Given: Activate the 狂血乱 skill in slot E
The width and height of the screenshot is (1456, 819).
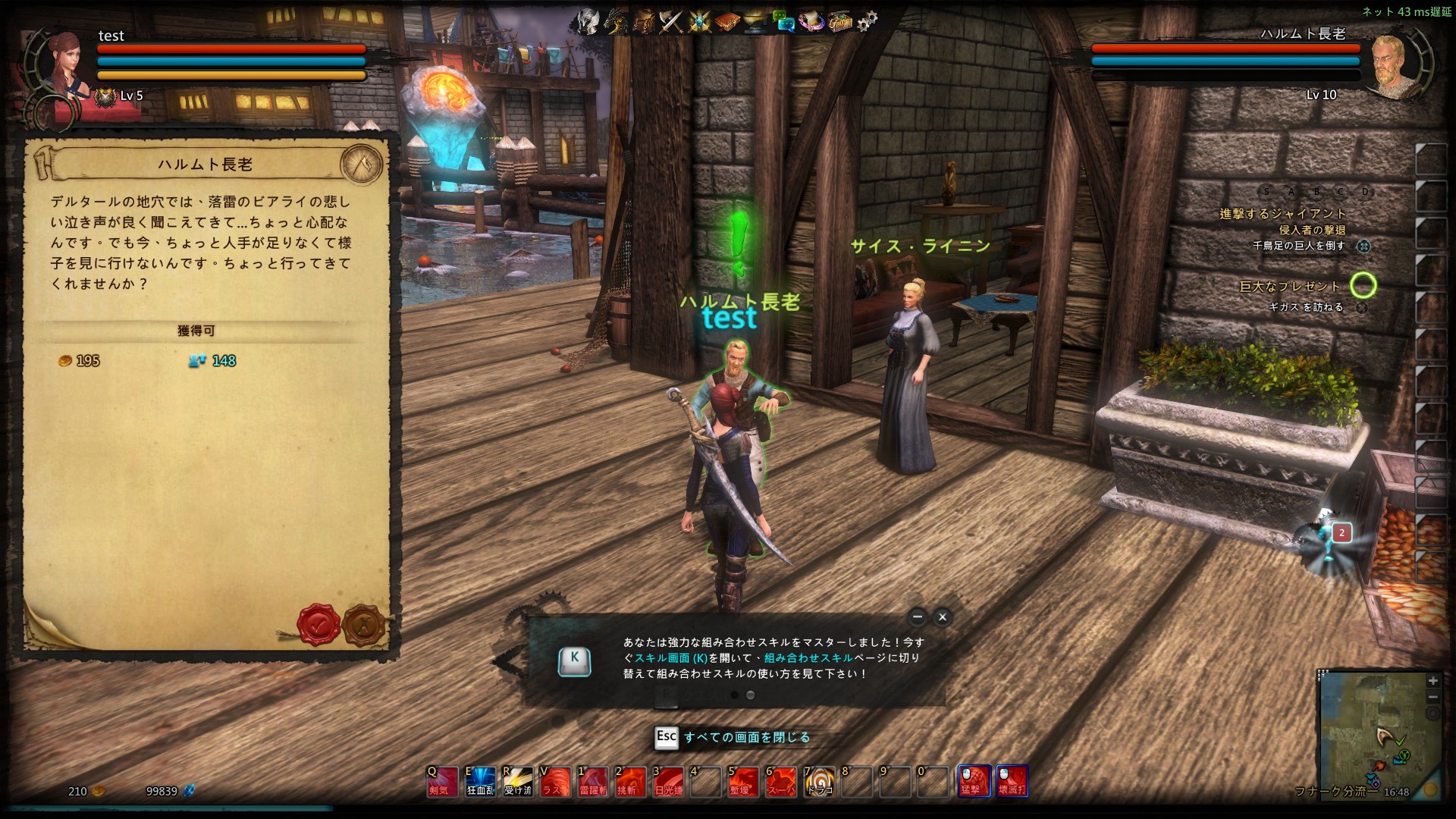Looking at the screenshot, I should tap(480, 781).
